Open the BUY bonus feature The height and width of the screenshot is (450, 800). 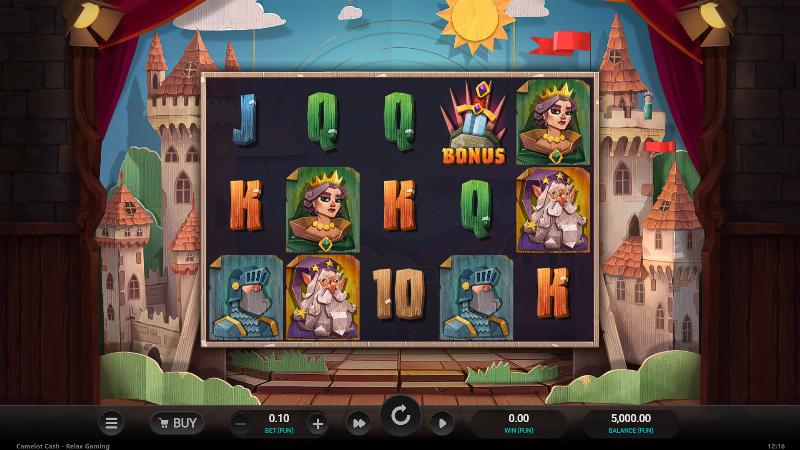pos(177,423)
